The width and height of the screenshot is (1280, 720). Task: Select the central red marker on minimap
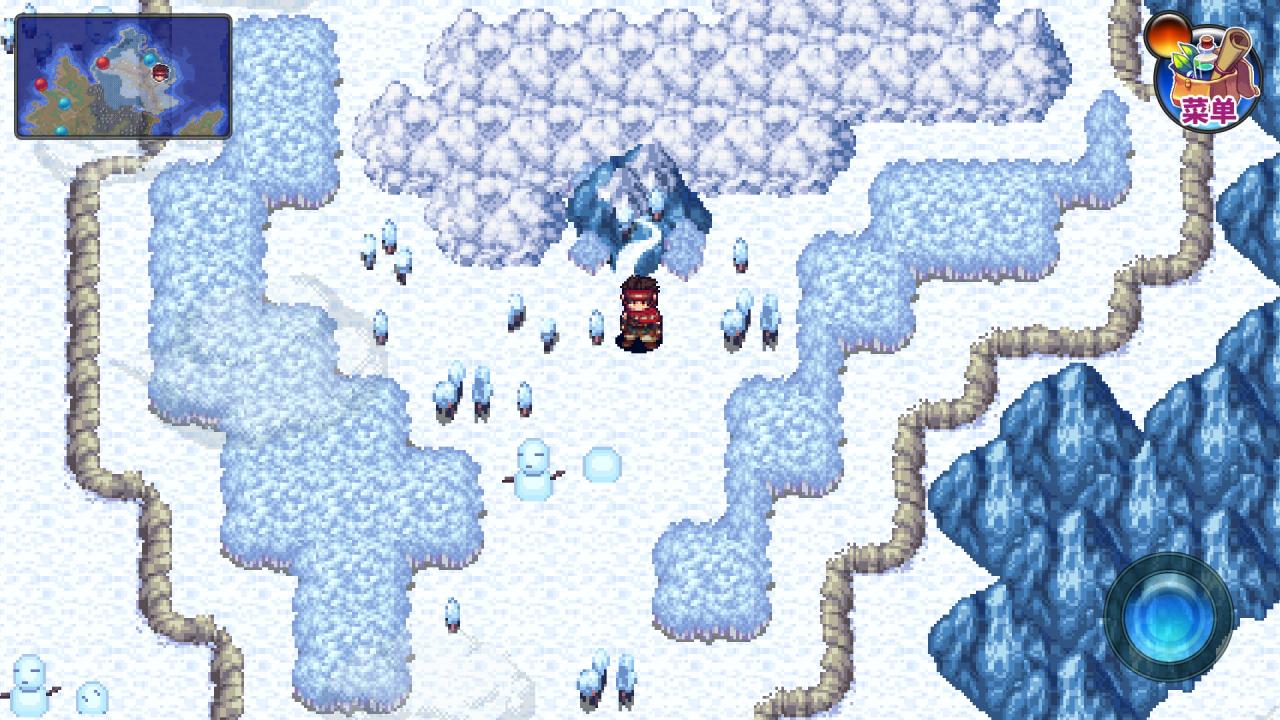(x=104, y=62)
